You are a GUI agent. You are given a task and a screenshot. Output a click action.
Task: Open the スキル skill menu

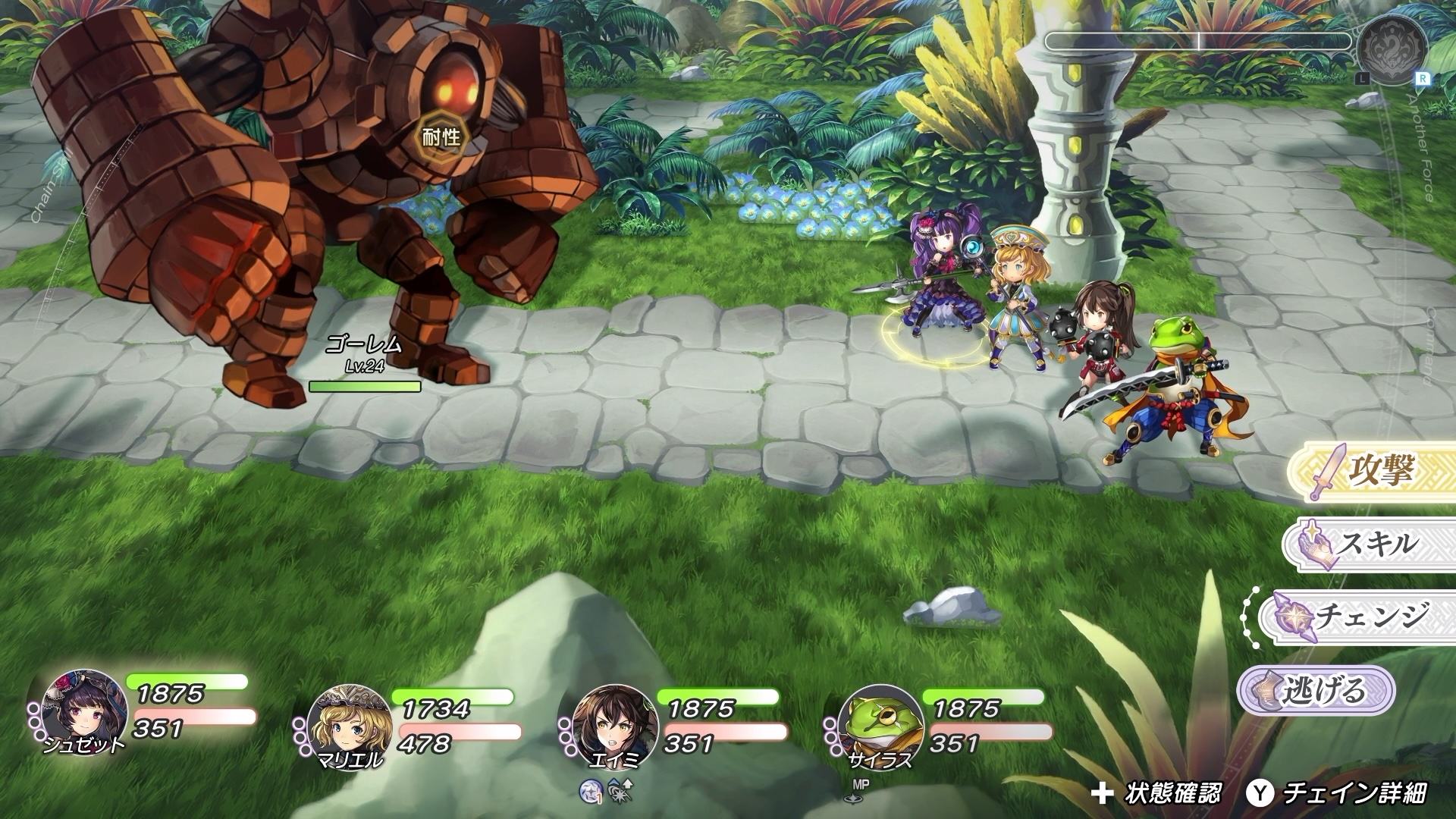1369,544
